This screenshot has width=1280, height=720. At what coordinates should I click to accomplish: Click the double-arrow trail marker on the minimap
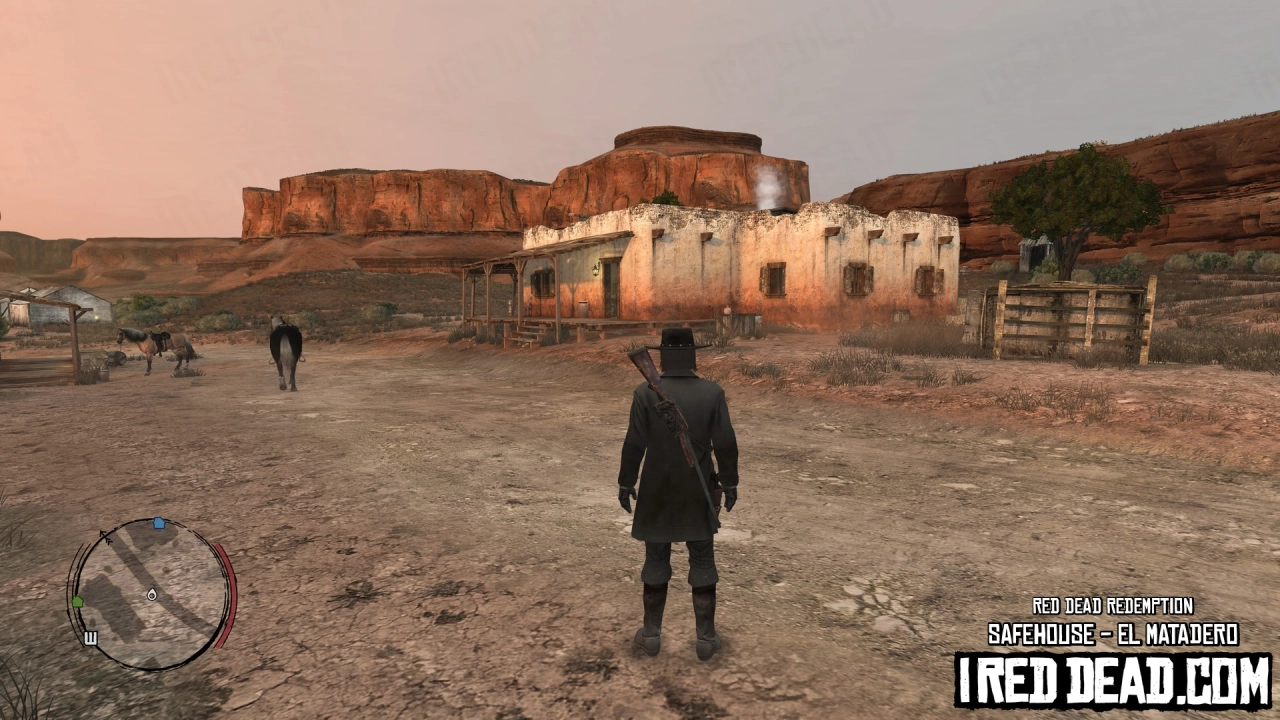coord(107,537)
